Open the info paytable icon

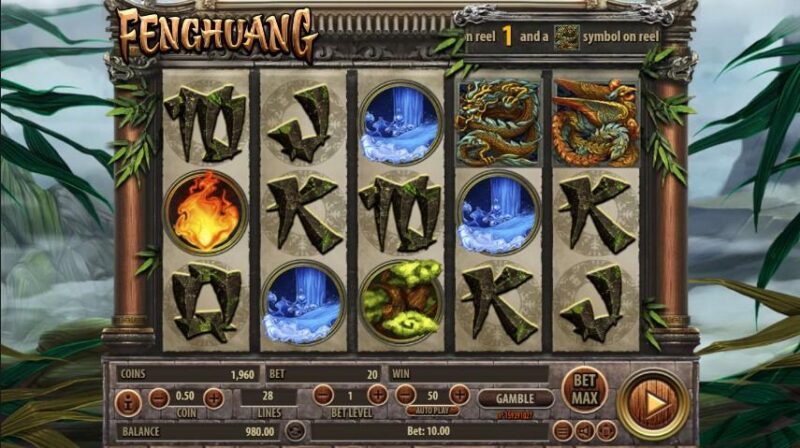click(128, 401)
